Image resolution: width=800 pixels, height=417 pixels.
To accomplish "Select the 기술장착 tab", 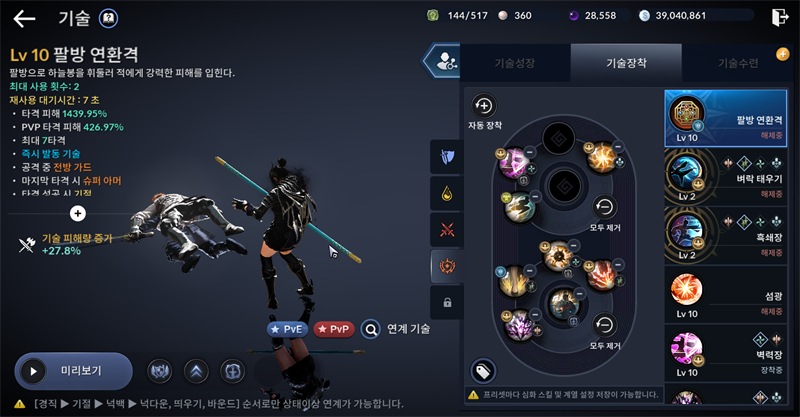I will (626, 63).
